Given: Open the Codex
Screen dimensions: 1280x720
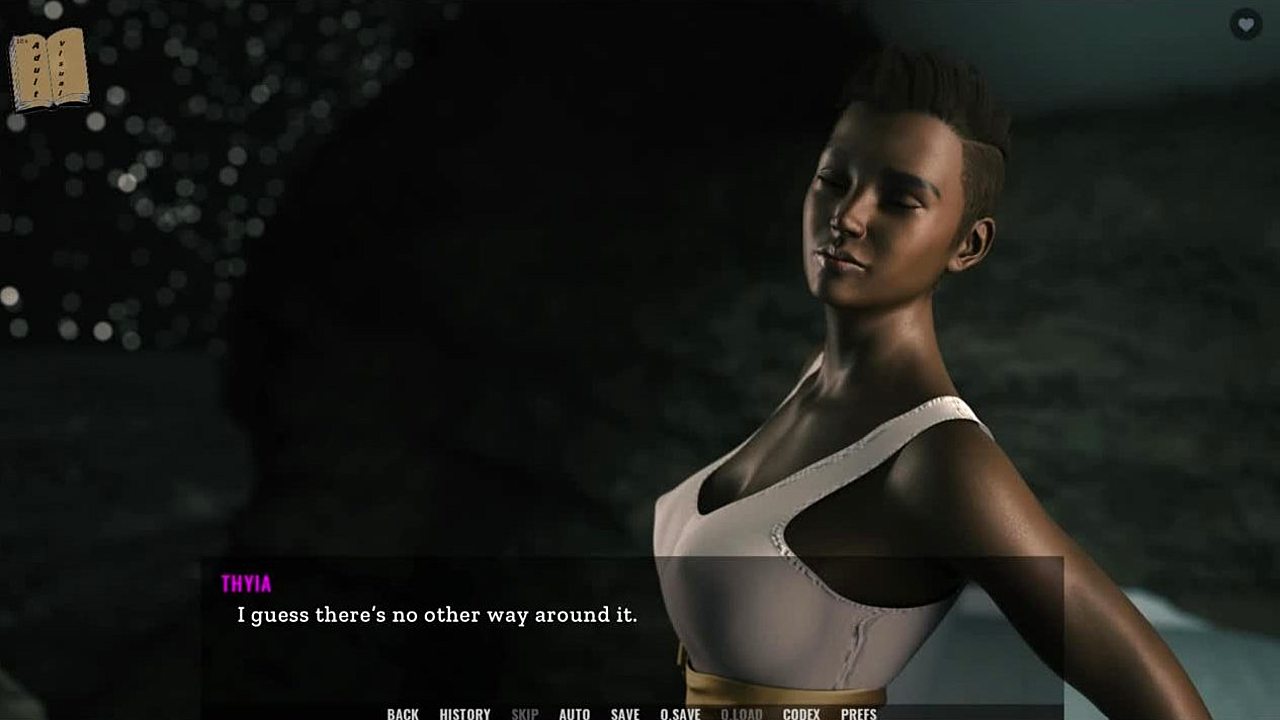Looking at the screenshot, I should [x=801, y=713].
